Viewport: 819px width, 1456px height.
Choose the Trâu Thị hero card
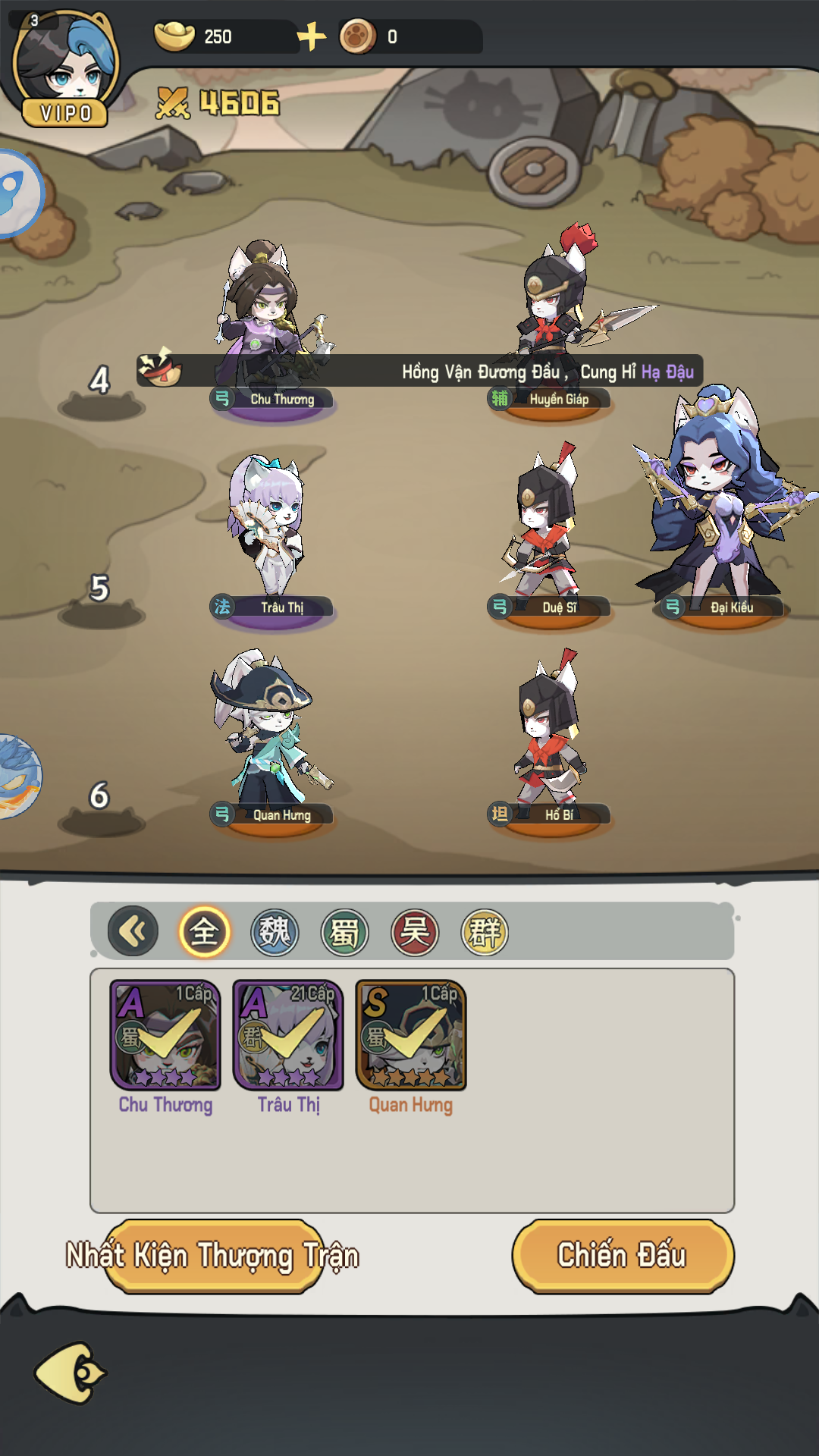(x=288, y=1036)
